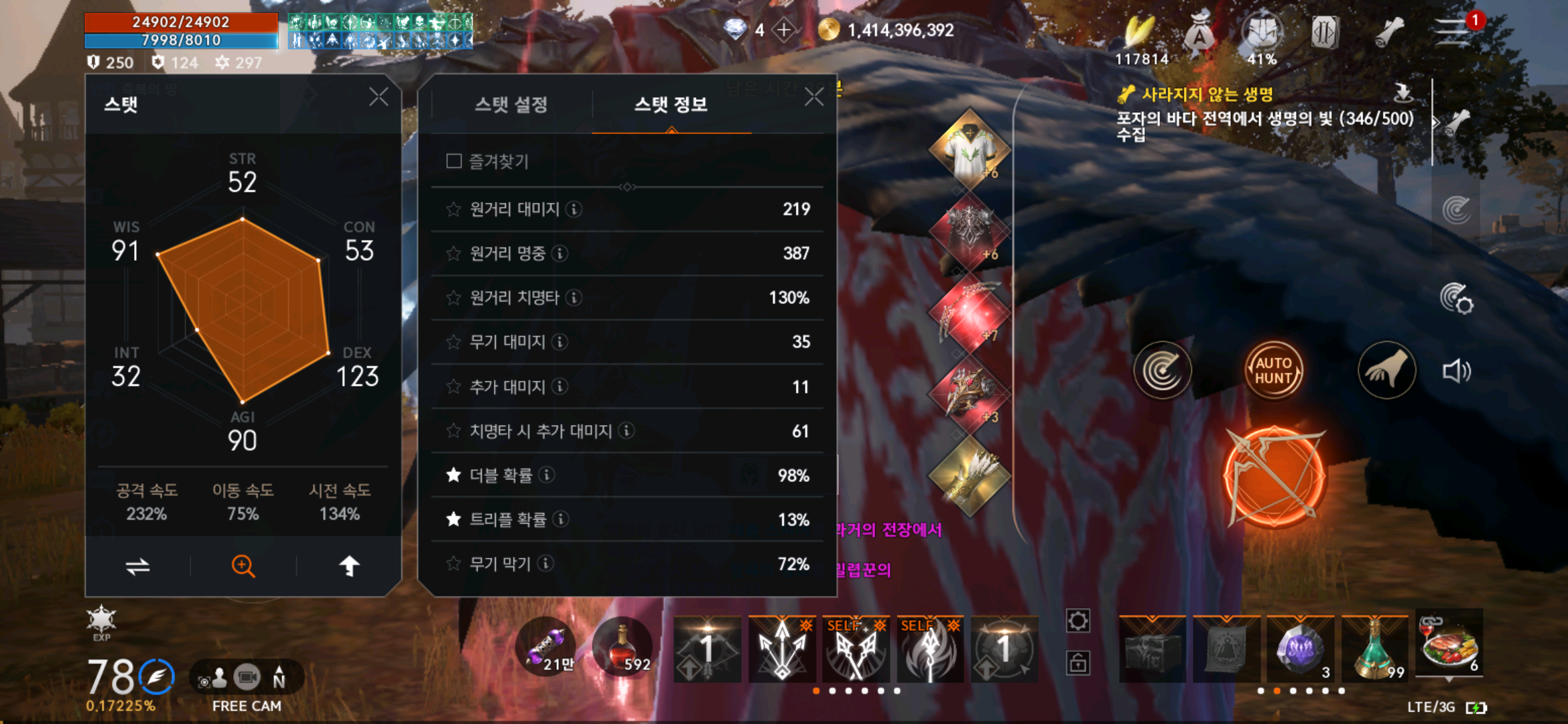
Task: Open the magnifier zoom icon in stat panel
Action: pos(242,565)
